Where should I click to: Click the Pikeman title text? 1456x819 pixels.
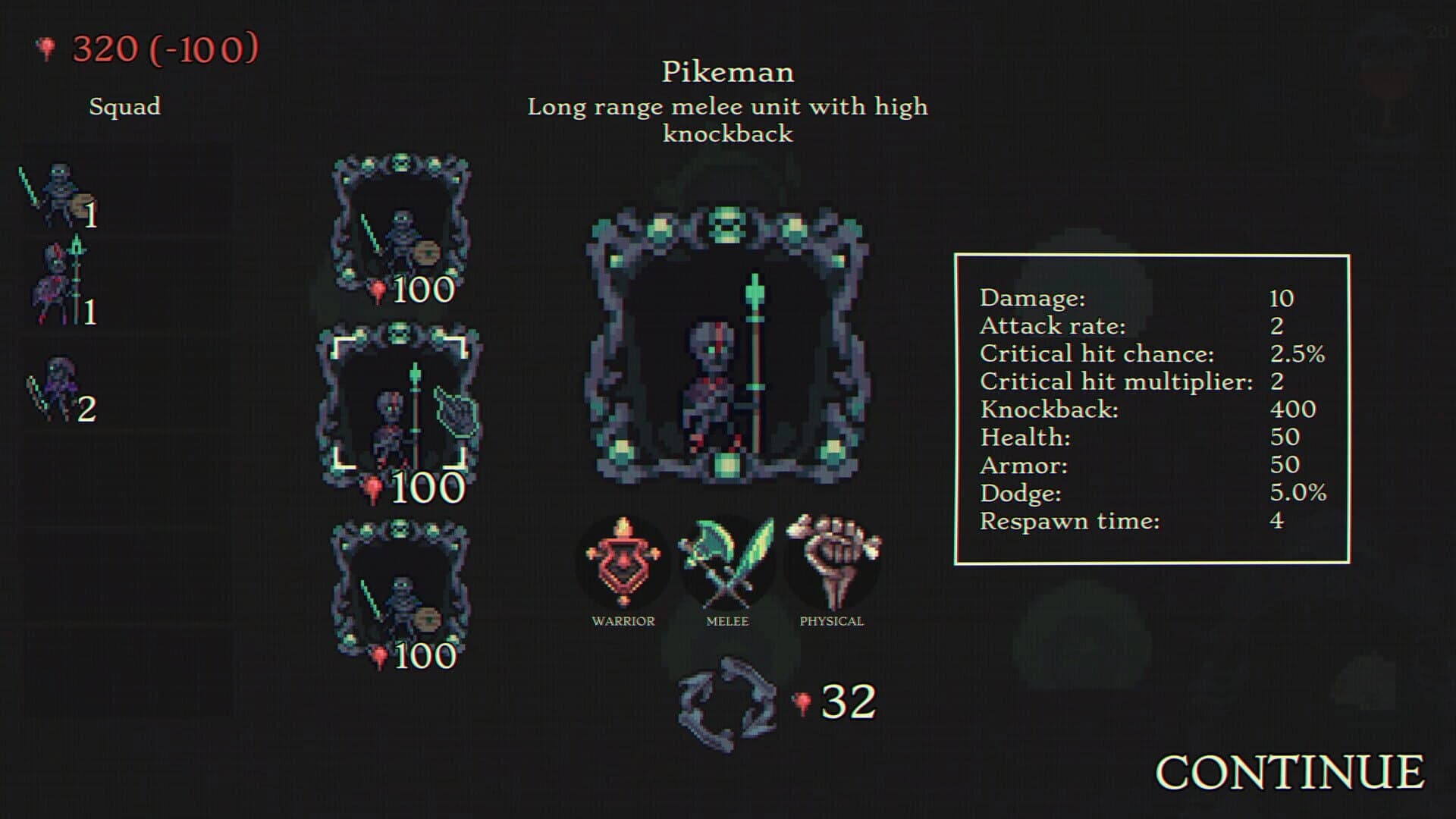pos(727,72)
